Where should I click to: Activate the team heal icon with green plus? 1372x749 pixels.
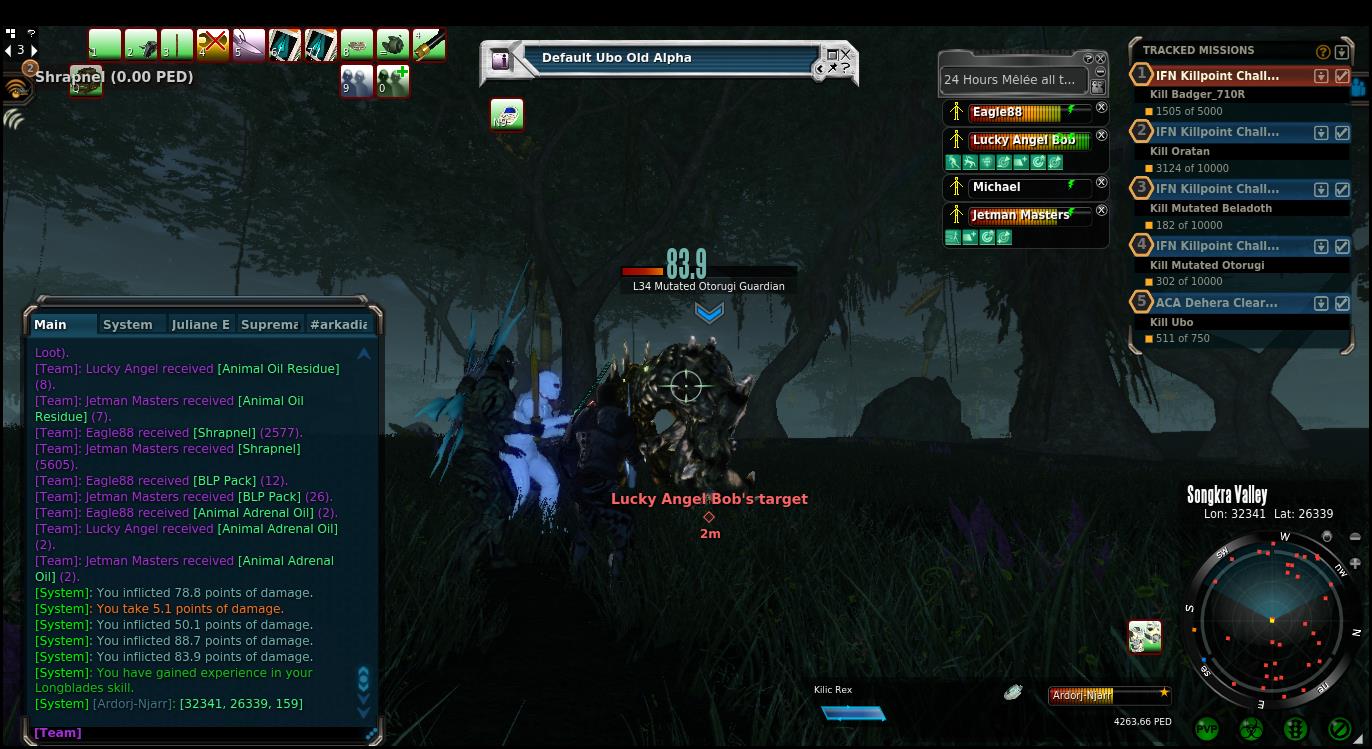point(393,82)
